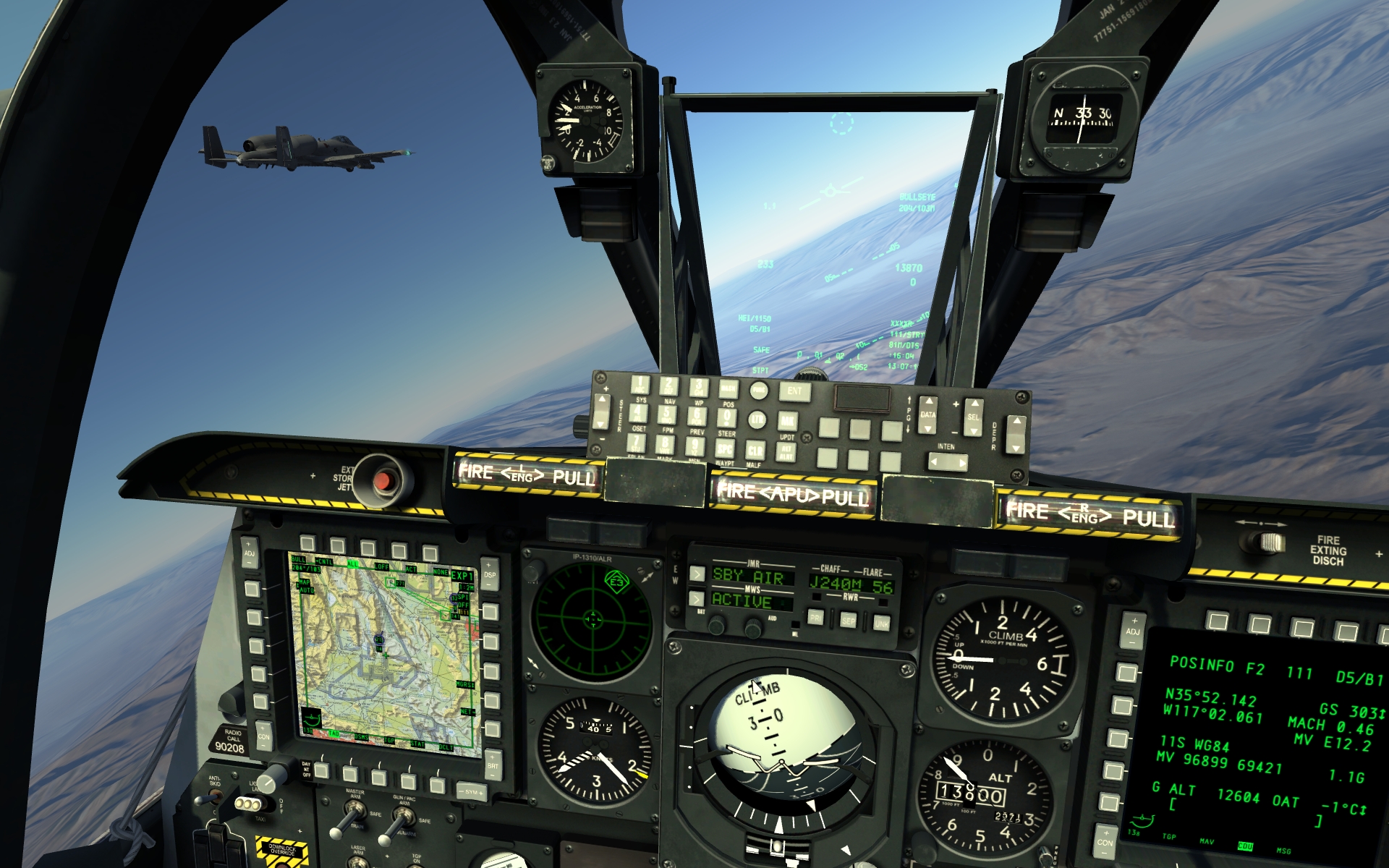Increase left MFCD brightness with the BRT rocker
The width and height of the screenshot is (1389, 868).
(493, 758)
